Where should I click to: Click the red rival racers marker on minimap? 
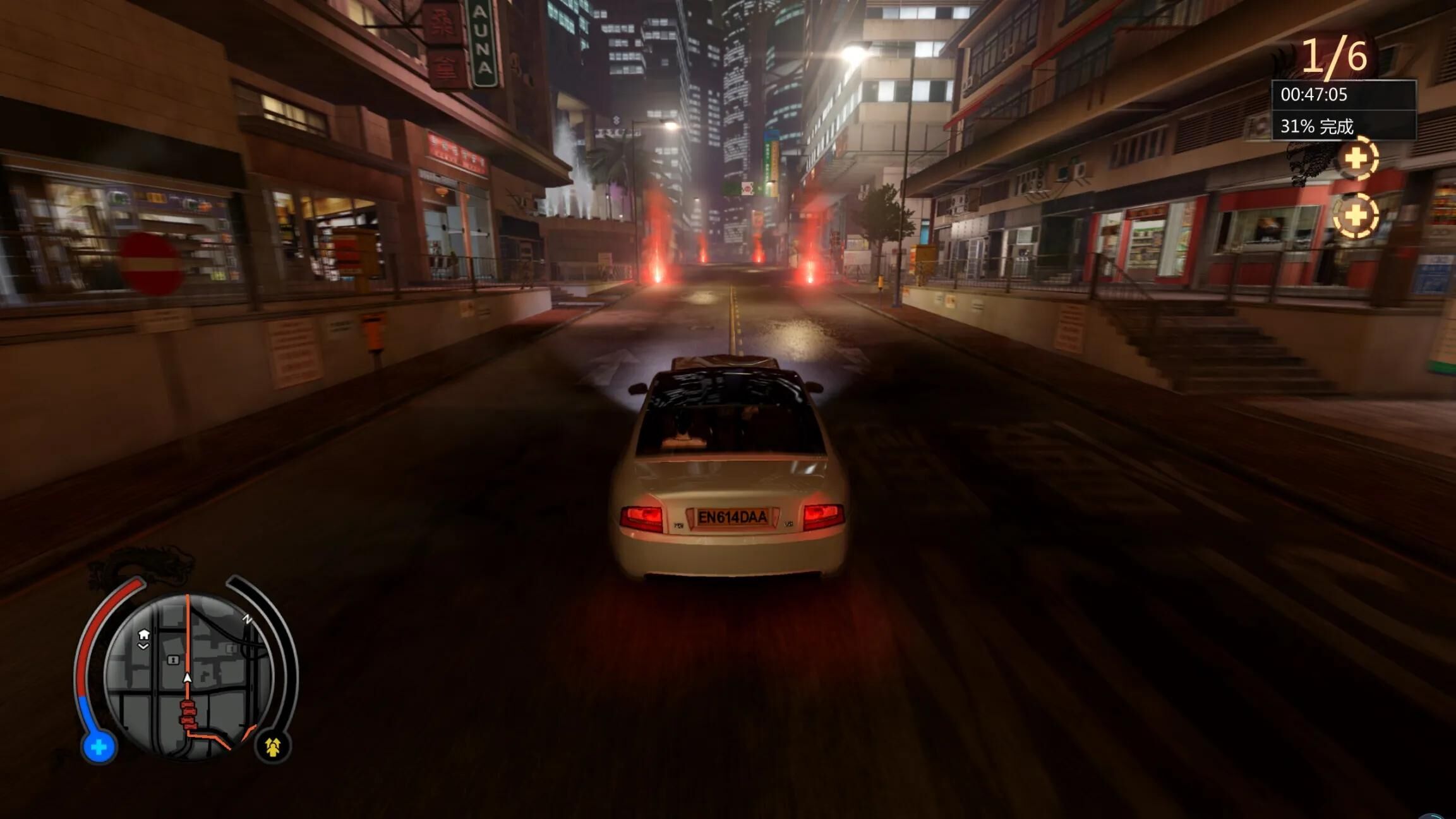(188, 714)
